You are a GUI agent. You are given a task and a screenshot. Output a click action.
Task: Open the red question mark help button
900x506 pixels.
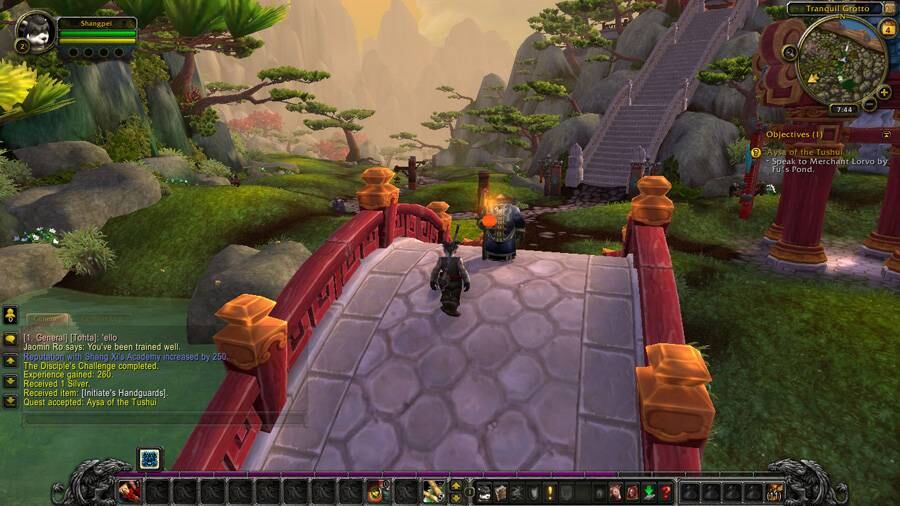(x=665, y=492)
